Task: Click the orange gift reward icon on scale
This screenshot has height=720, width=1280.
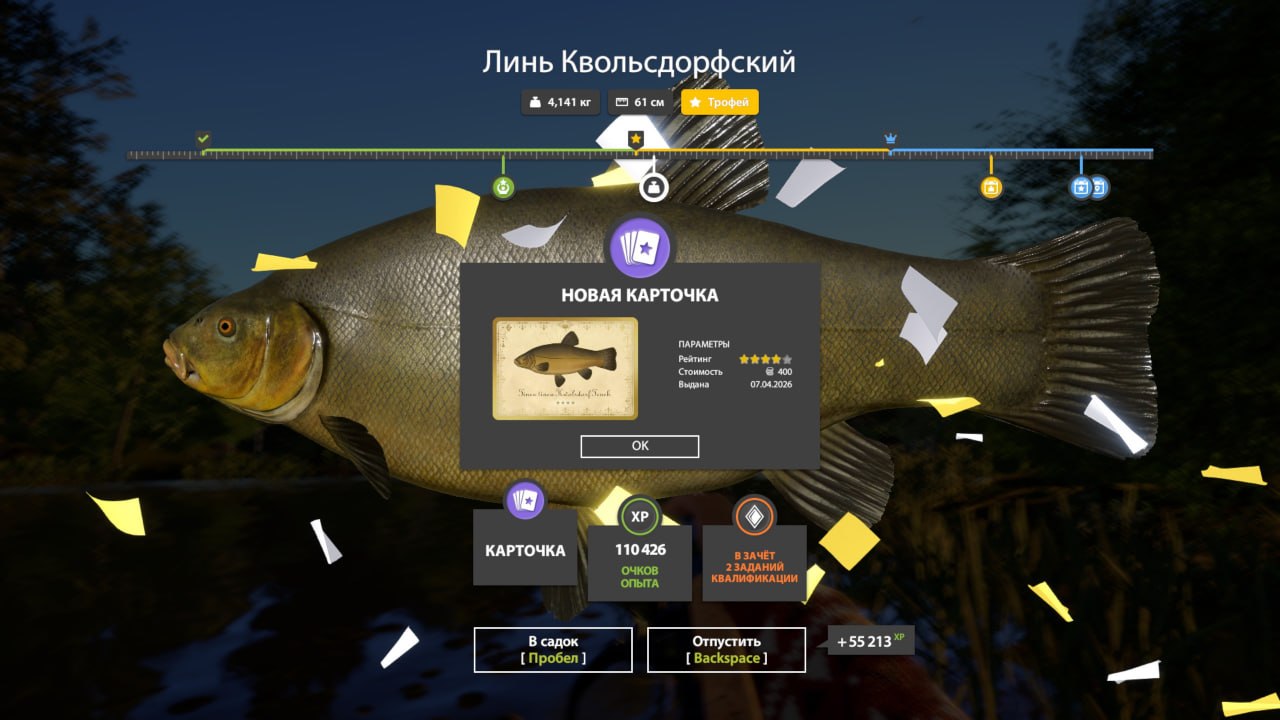Action: coord(989,186)
